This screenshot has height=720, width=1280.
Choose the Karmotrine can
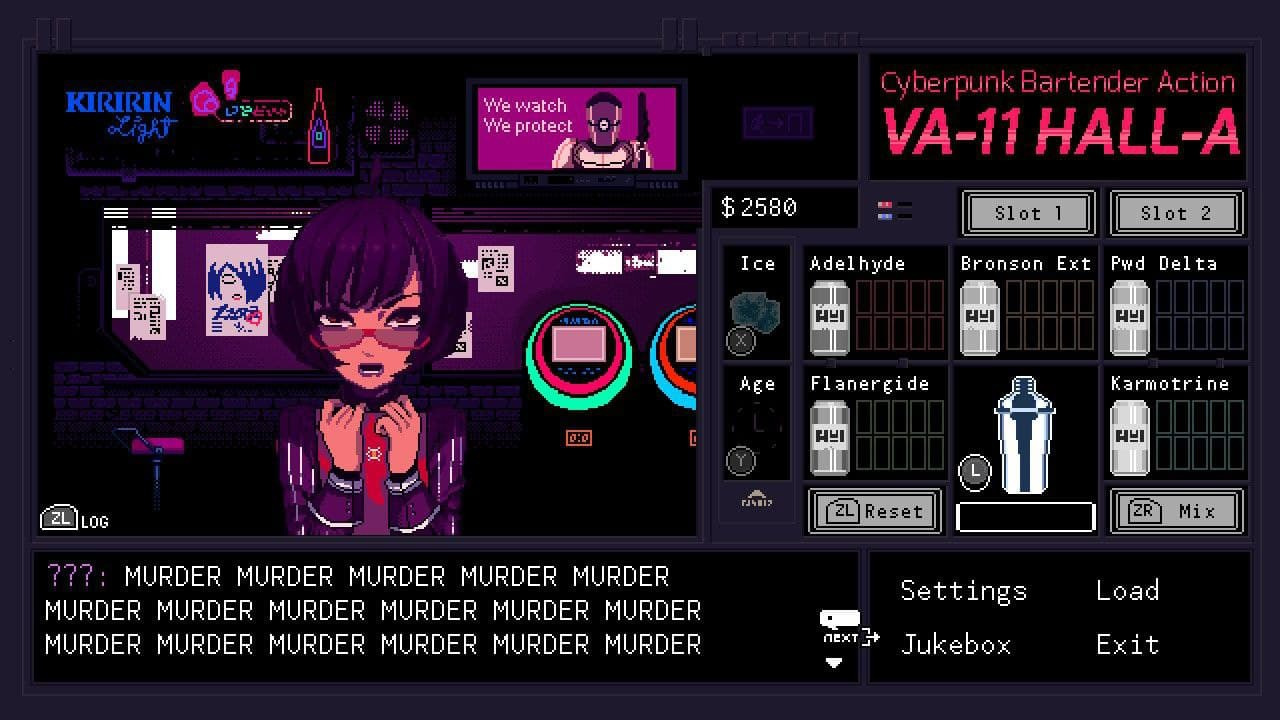[1130, 437]
